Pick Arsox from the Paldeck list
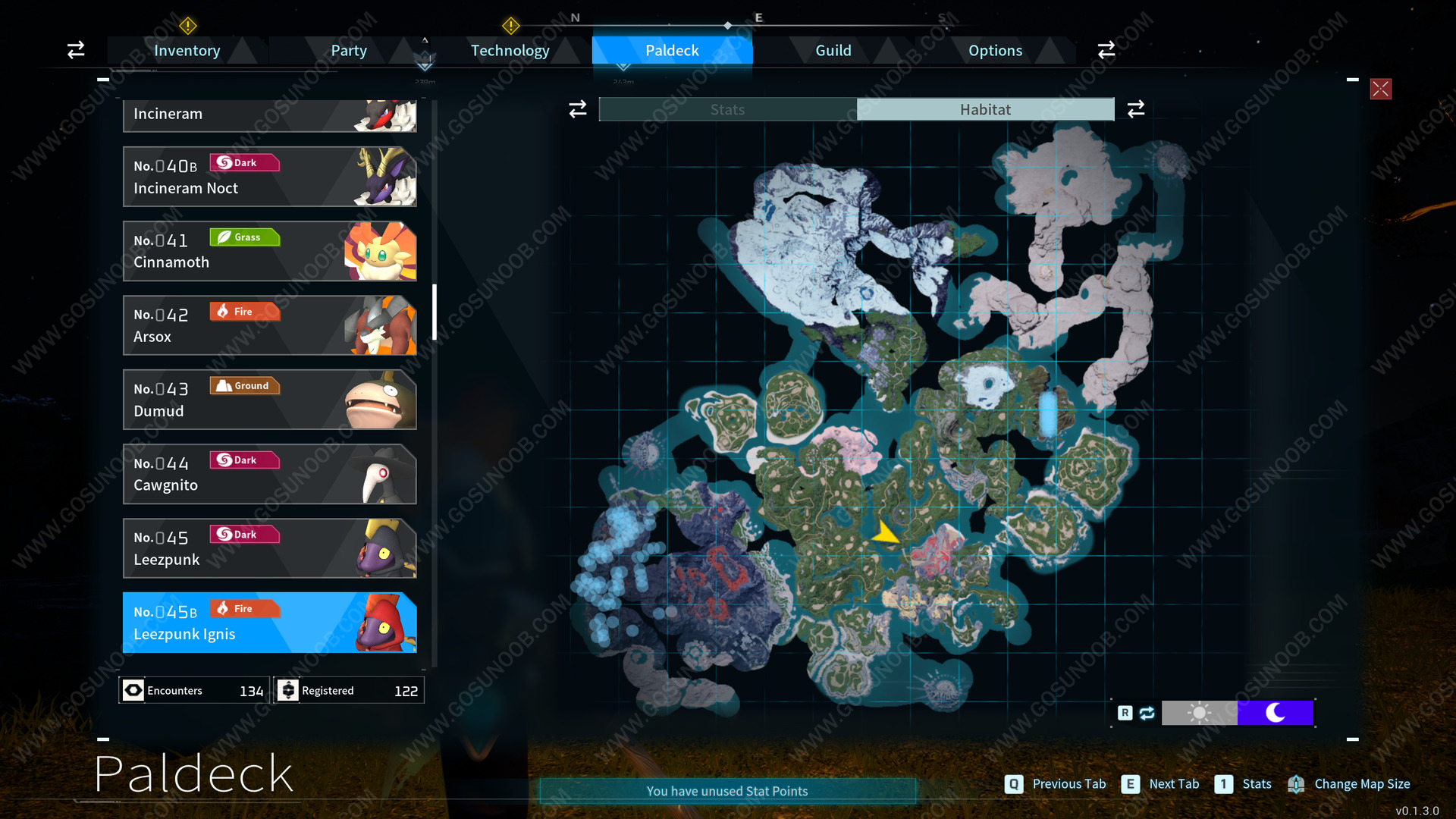 tap(269, 325)
